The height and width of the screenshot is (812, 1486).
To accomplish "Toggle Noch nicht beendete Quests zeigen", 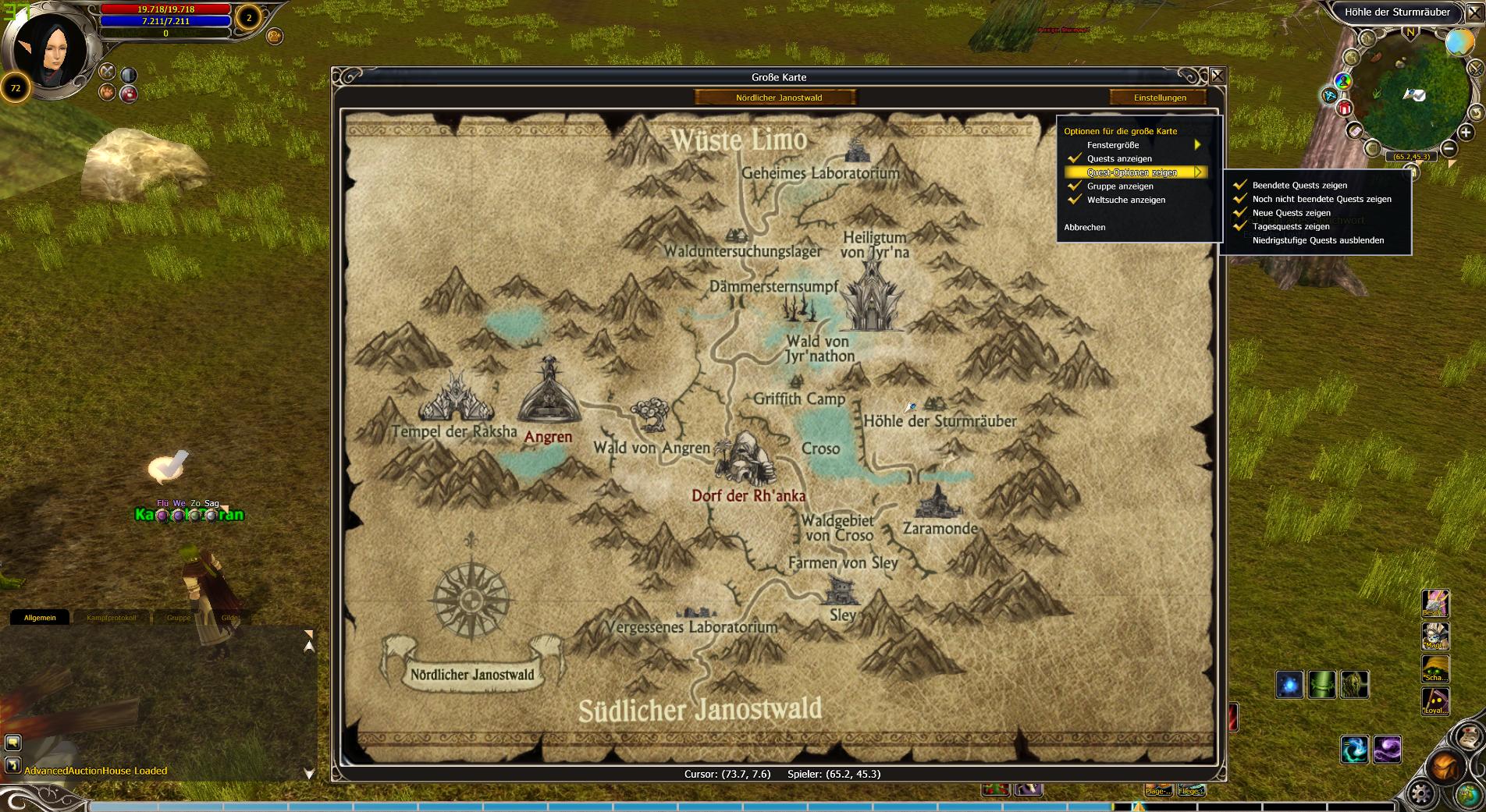I will pyautogui.click(x=1321, y=199).
